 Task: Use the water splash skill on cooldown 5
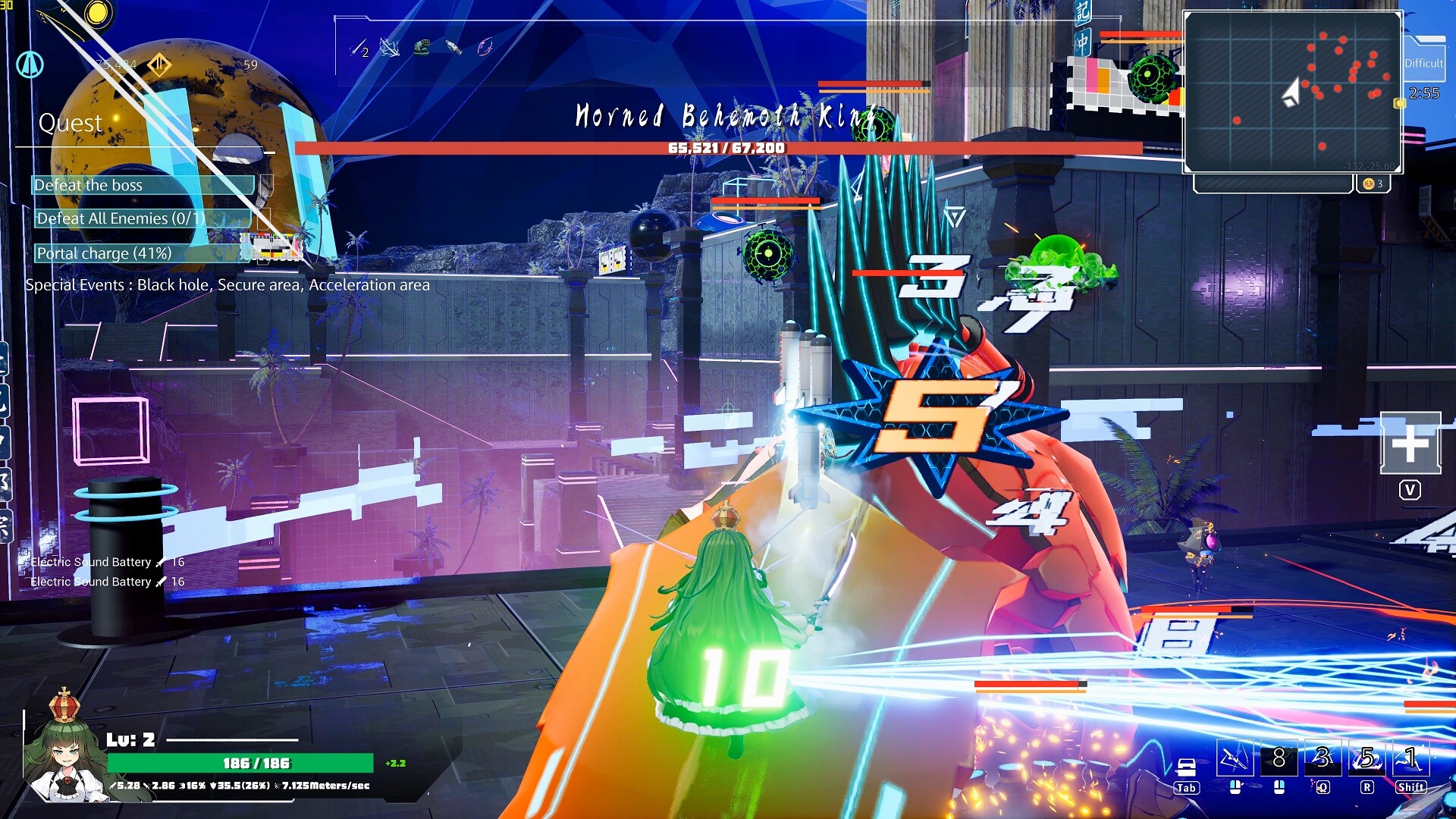[x=1367, y=758]
